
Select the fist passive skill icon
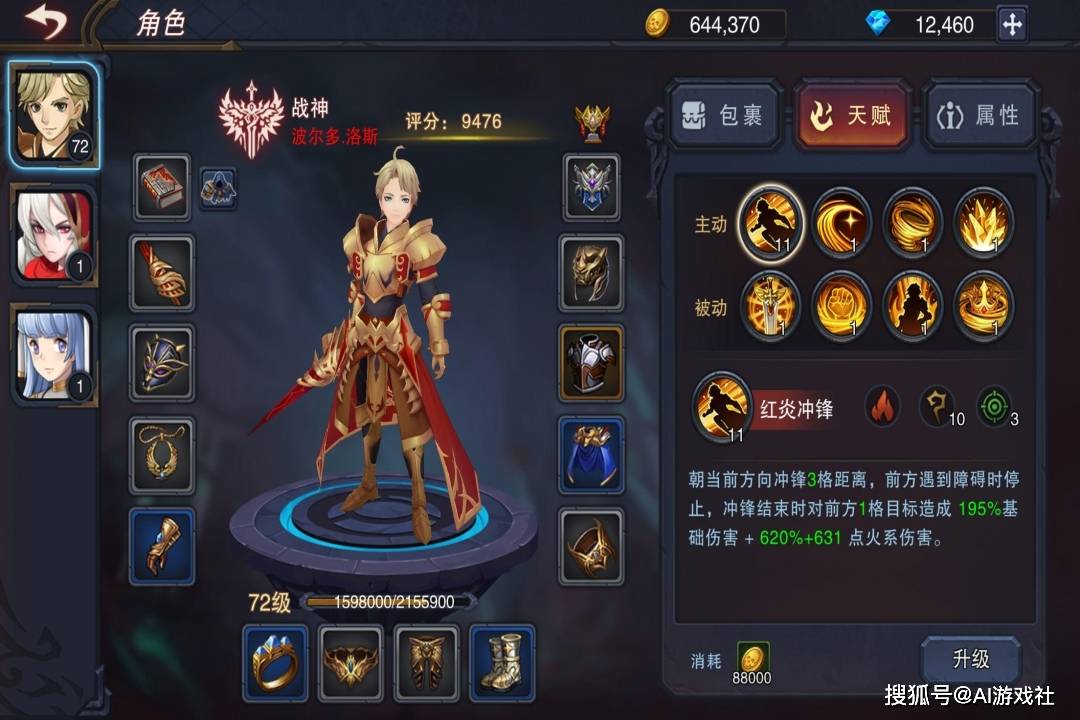click(841, 306)
